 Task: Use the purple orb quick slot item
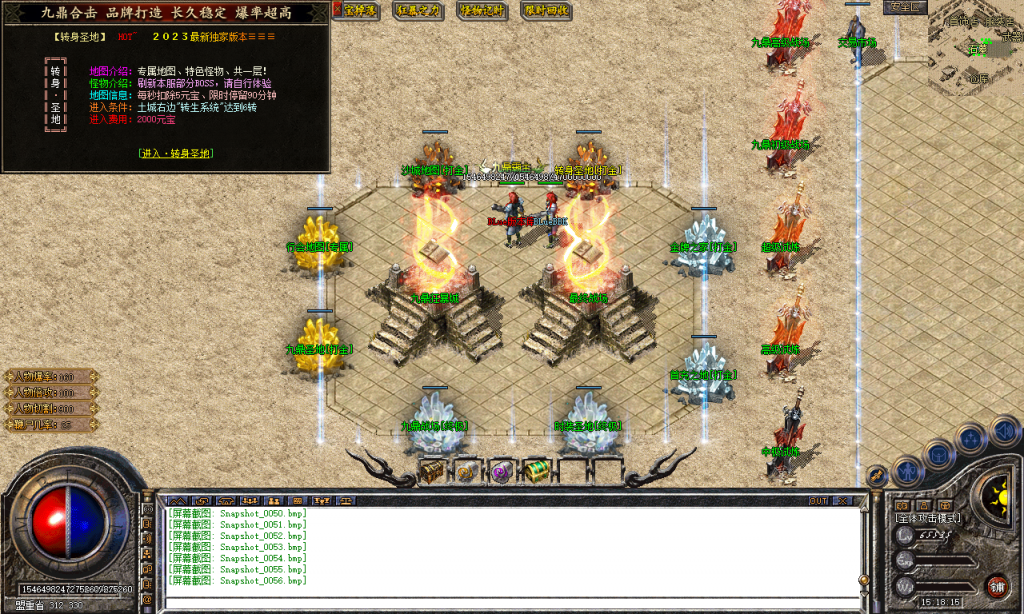coord(500,470)
